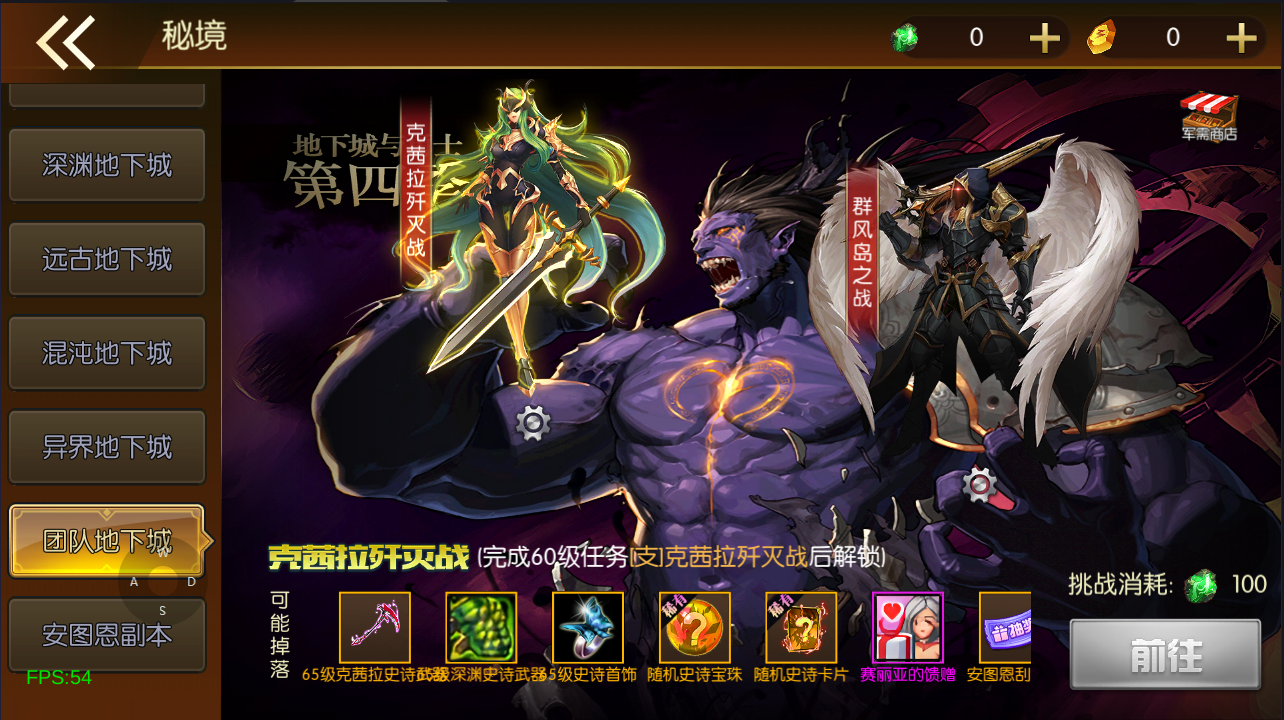Viewport: 1284px width, 720px height.
Task: Expand gem currency with the plus sign
Action: click(1044, 37)
